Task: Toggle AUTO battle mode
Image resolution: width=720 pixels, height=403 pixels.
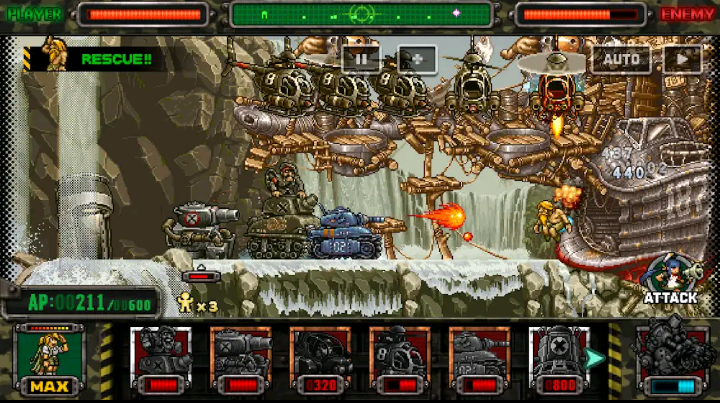Action: [620, 59]
